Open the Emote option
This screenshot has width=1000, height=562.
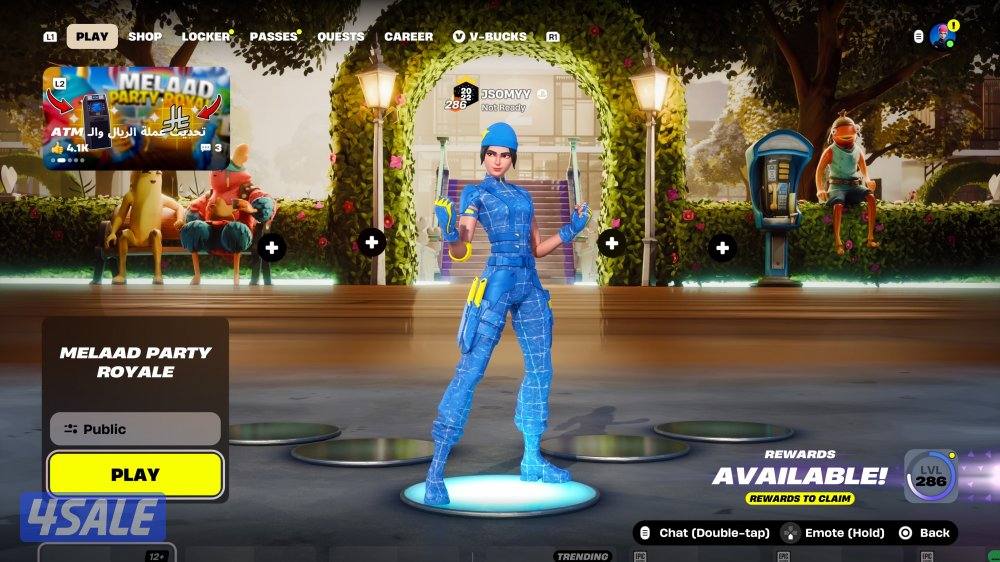[834, 533]
